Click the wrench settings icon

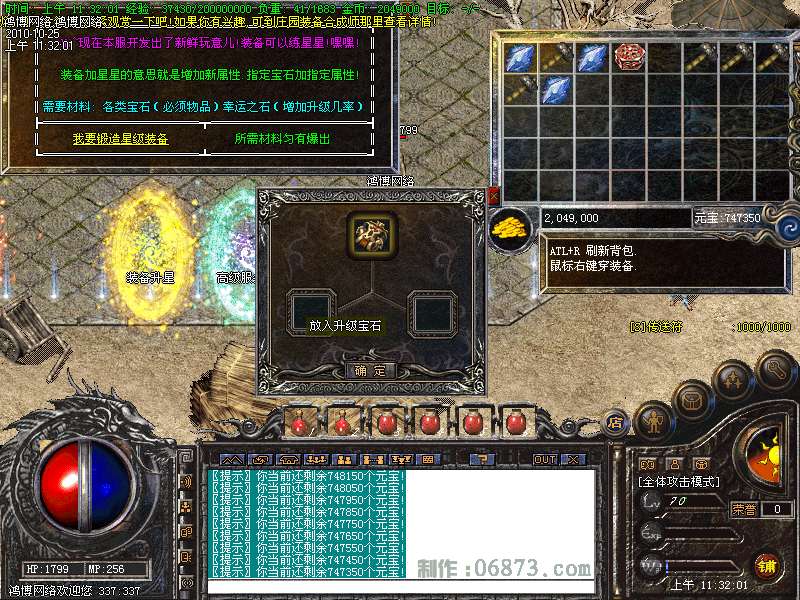(777, 372)
